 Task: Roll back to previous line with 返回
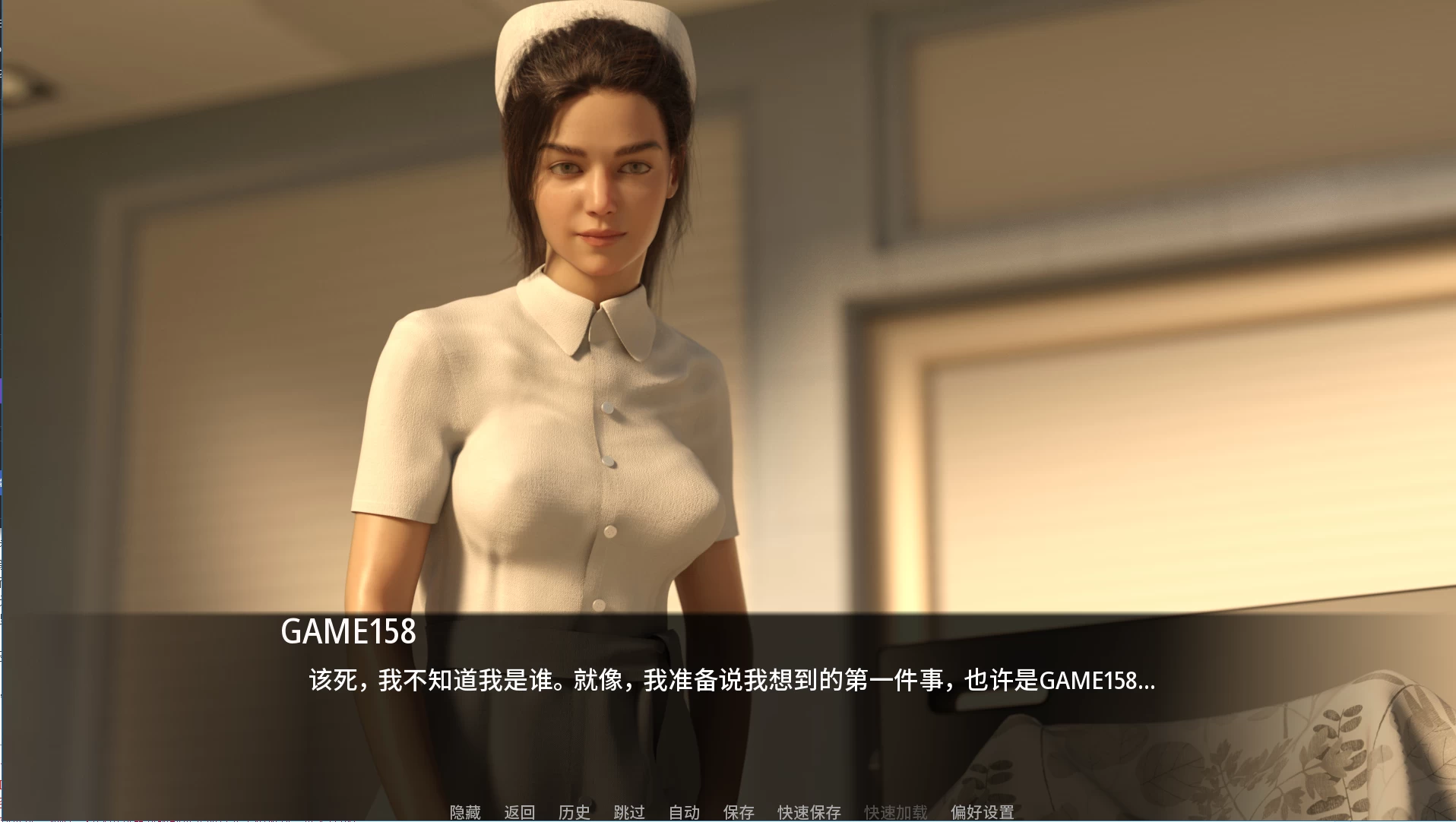click(521, 811)
